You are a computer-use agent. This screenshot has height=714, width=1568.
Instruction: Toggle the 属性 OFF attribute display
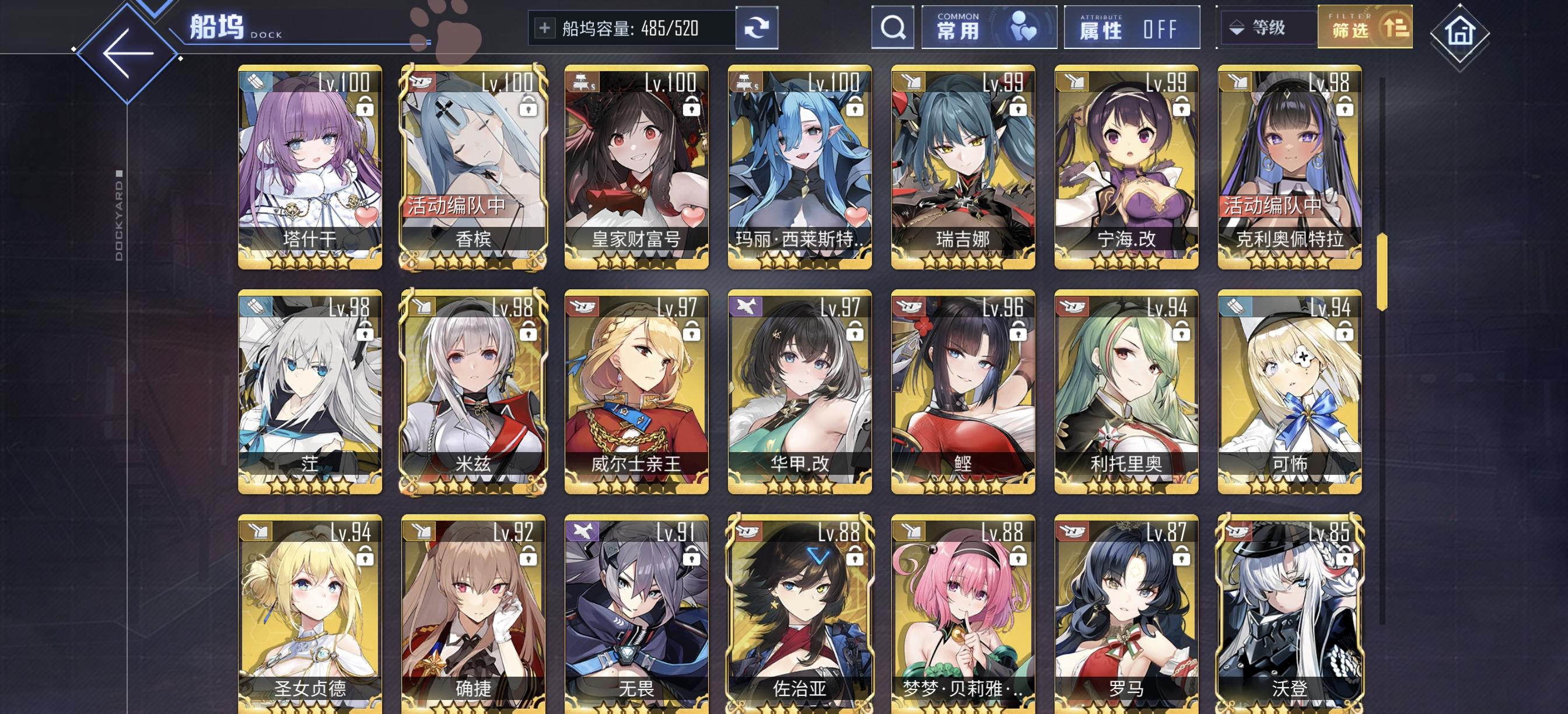(x=1132, y=29)
